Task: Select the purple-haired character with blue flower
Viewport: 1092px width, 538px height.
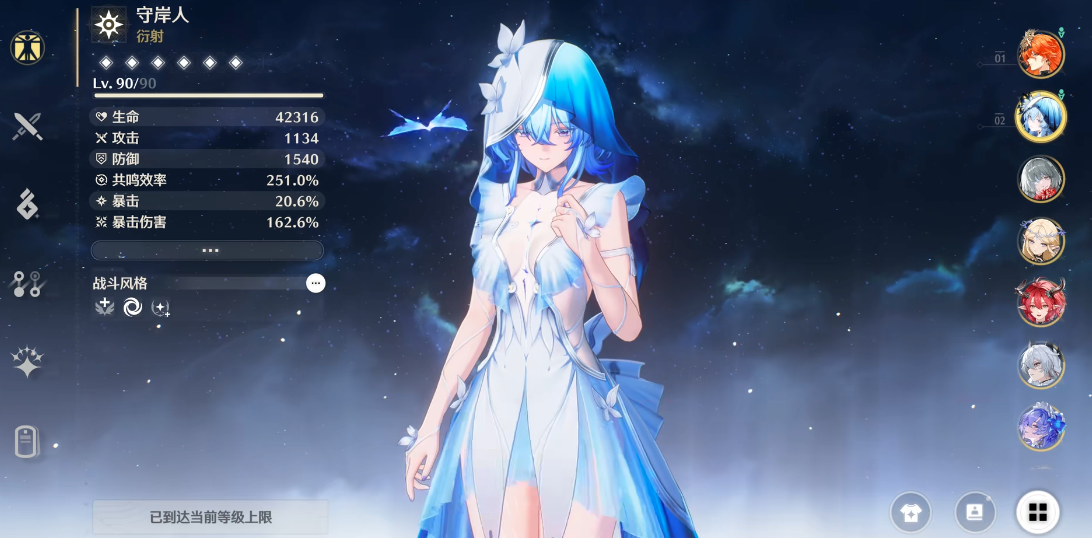Action: (1040, 428)
